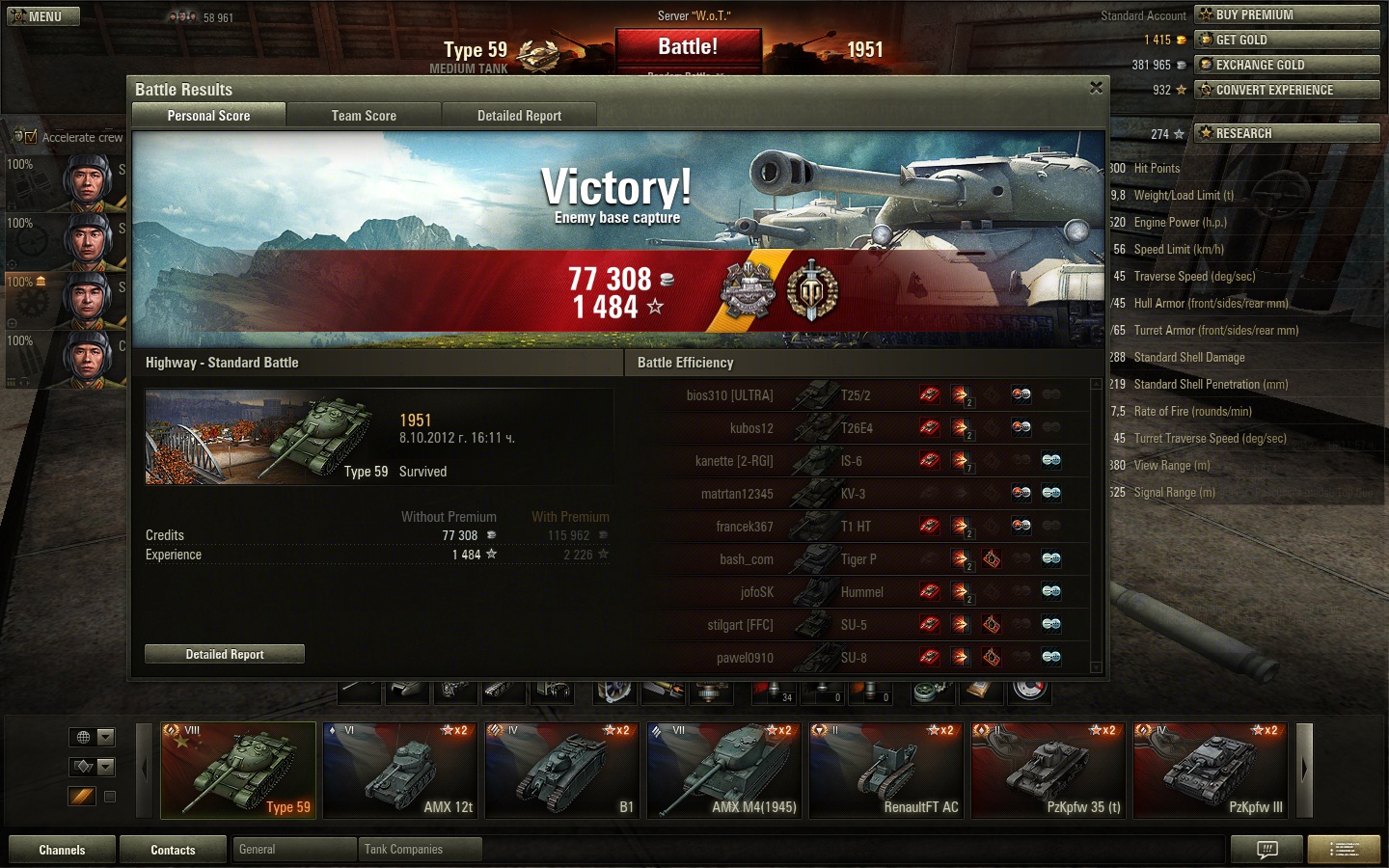Close the Battle Results window
This screenshot has height=868, width=1389.
pos(1096,88)
